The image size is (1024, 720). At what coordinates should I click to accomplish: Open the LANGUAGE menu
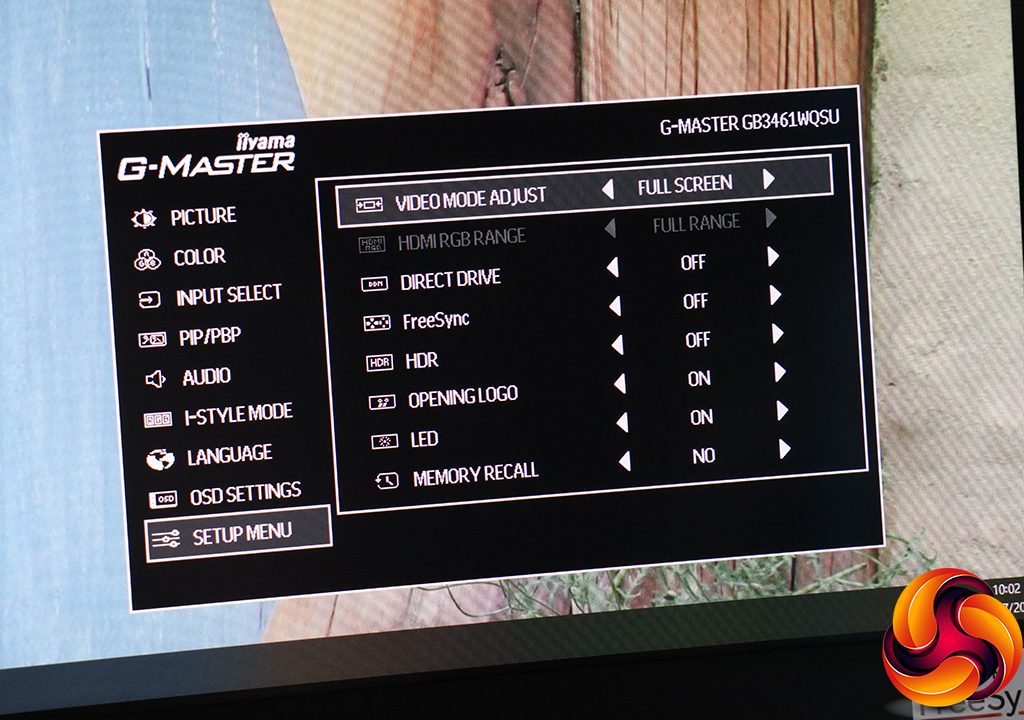(228, 456)
